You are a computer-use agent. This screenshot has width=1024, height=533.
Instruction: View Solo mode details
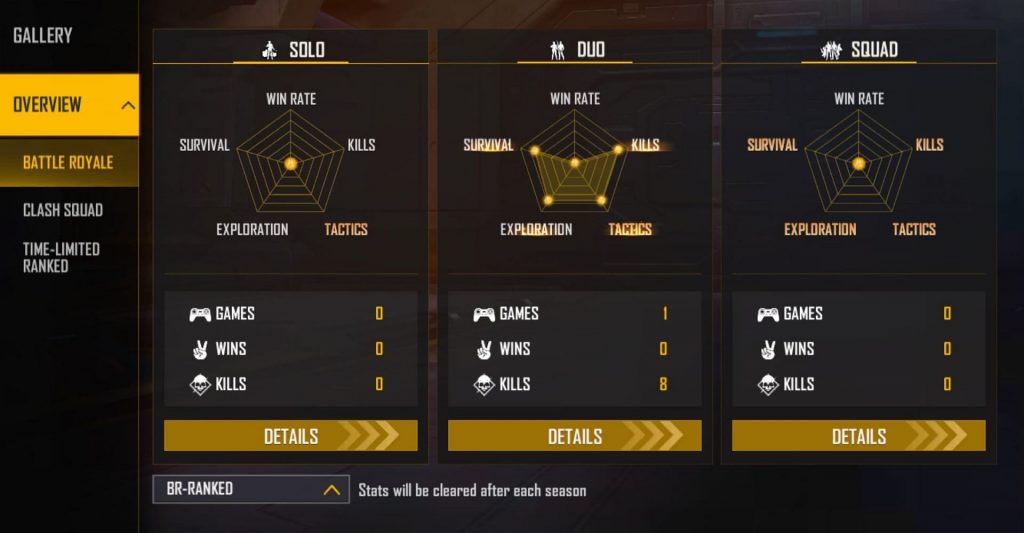tap(290, 436)
